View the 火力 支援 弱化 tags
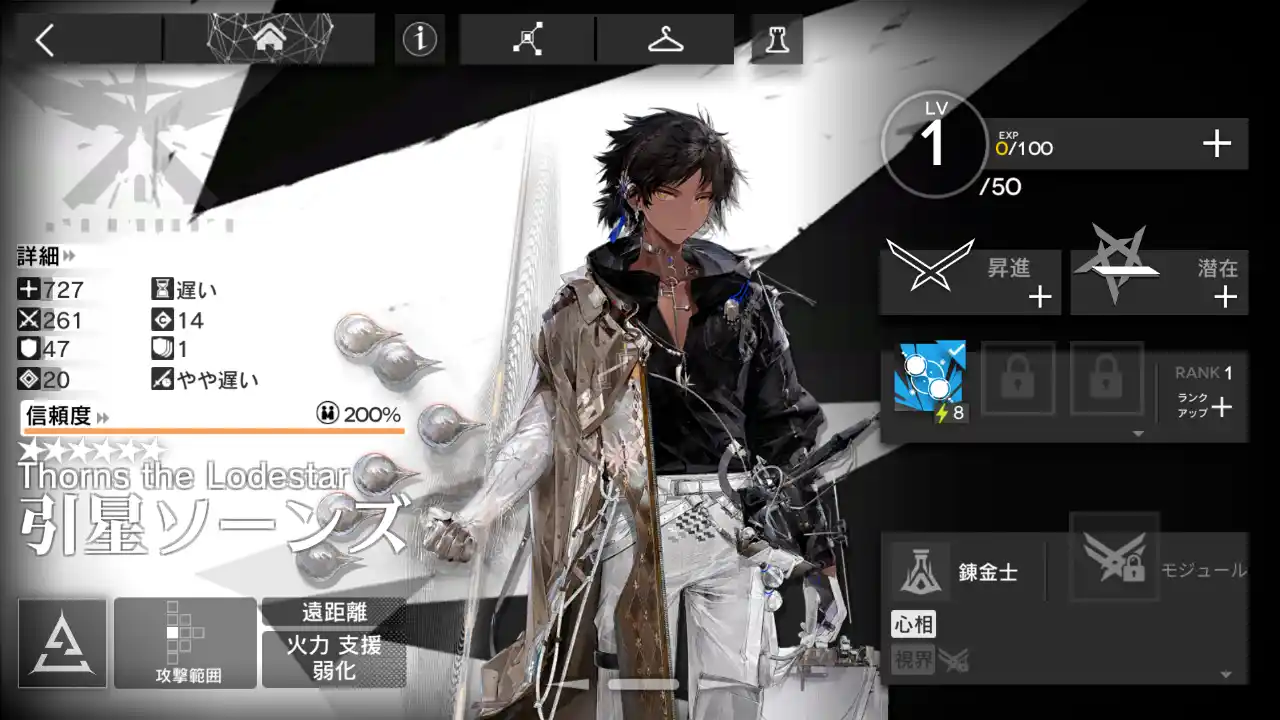Viewport: 1280px width, 720px height. click(x=334, y=657)
